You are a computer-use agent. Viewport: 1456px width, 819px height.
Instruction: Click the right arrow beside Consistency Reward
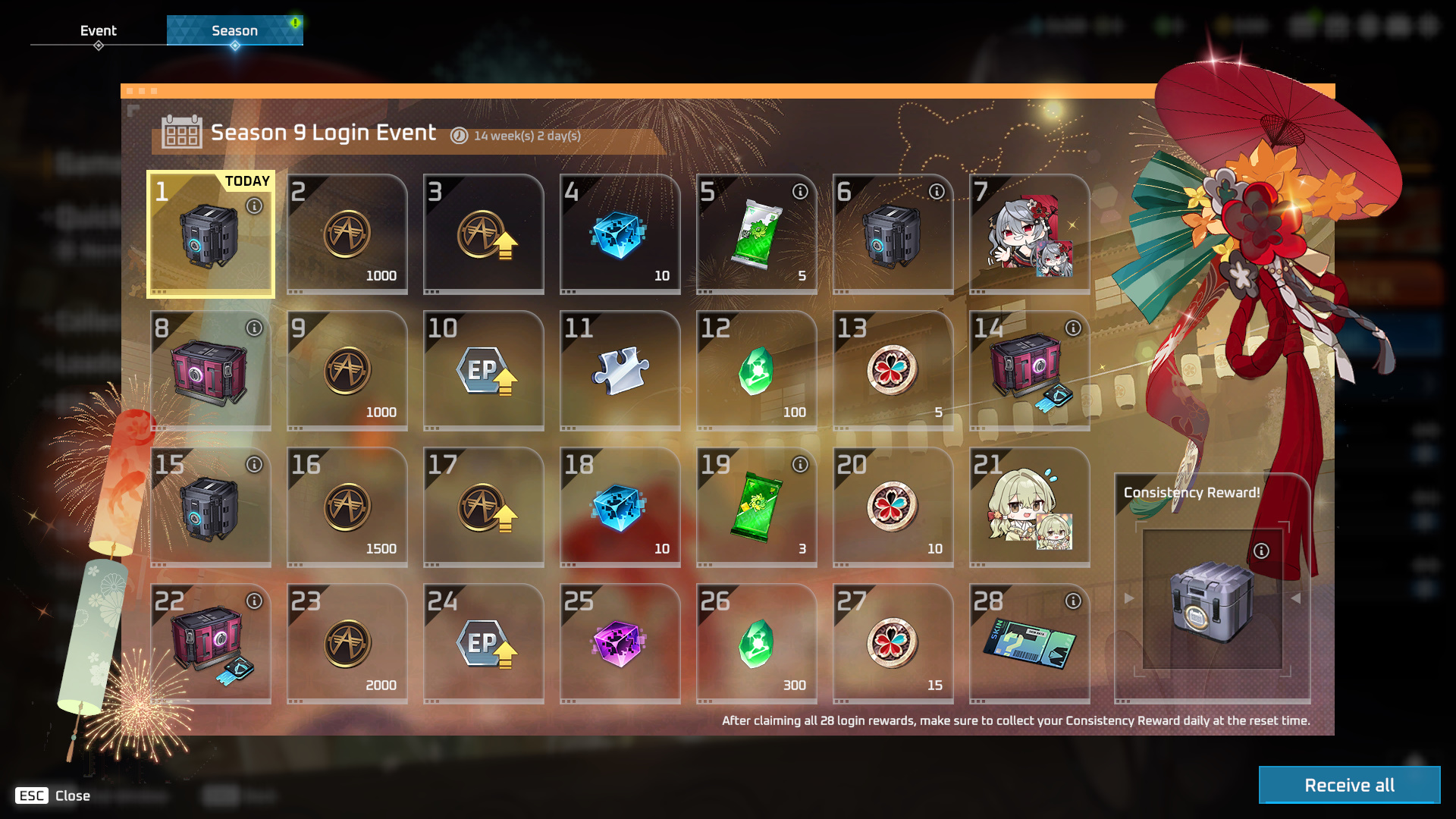(1295, 598)
